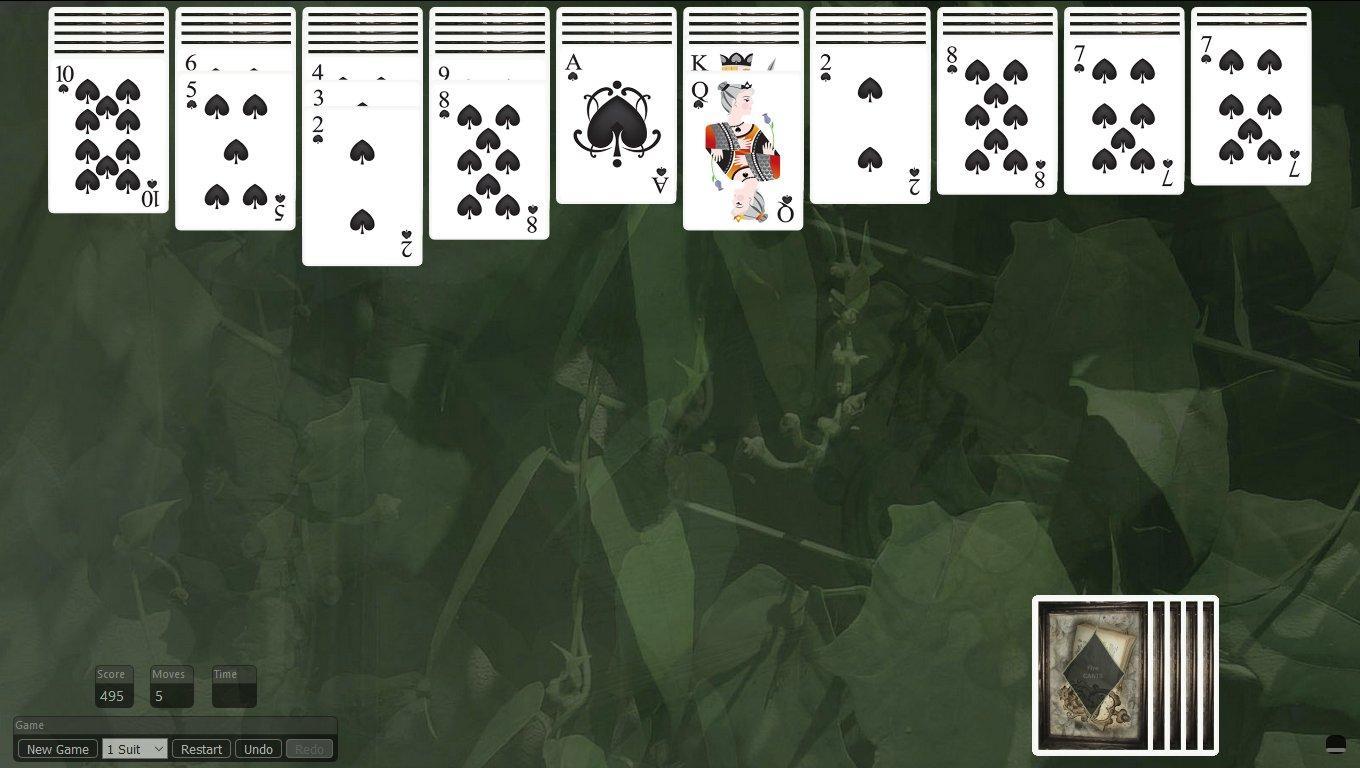Select the Queen of Spades card

pyautogui.click(x=742, y=150)
